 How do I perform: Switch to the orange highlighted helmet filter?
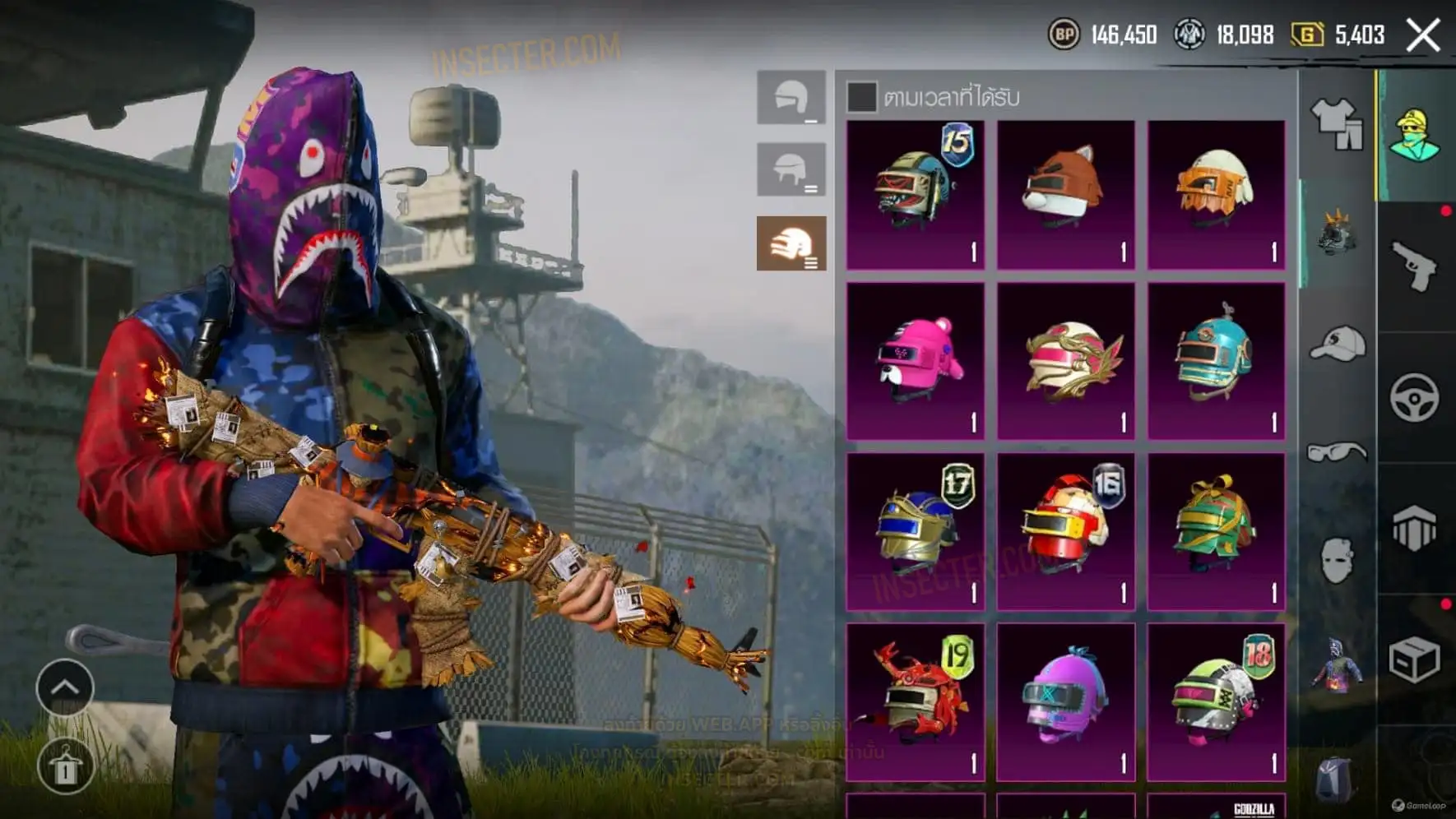click(x=791, y=243)
